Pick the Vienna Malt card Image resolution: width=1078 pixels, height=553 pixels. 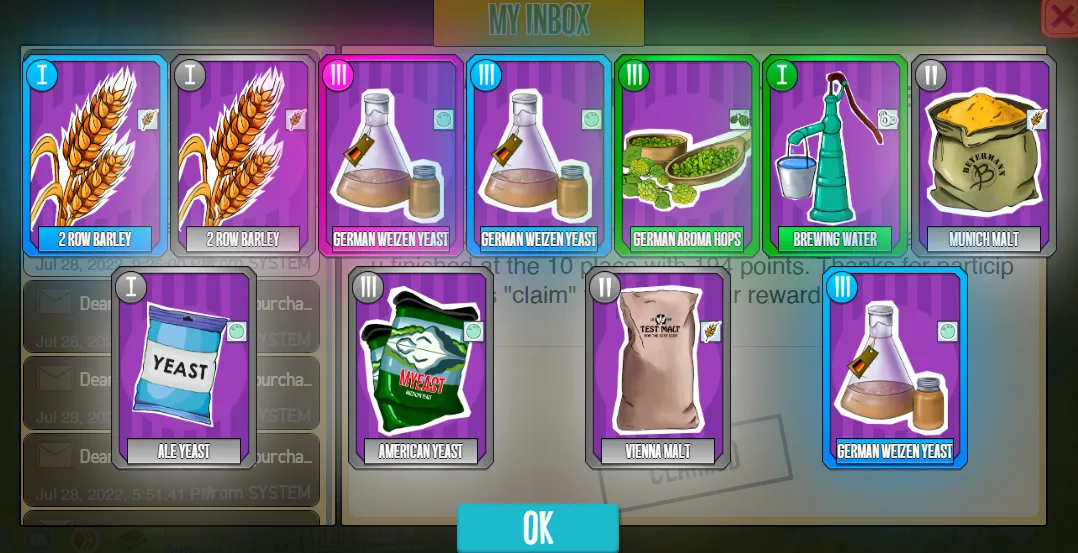click(x=658, y=367)
